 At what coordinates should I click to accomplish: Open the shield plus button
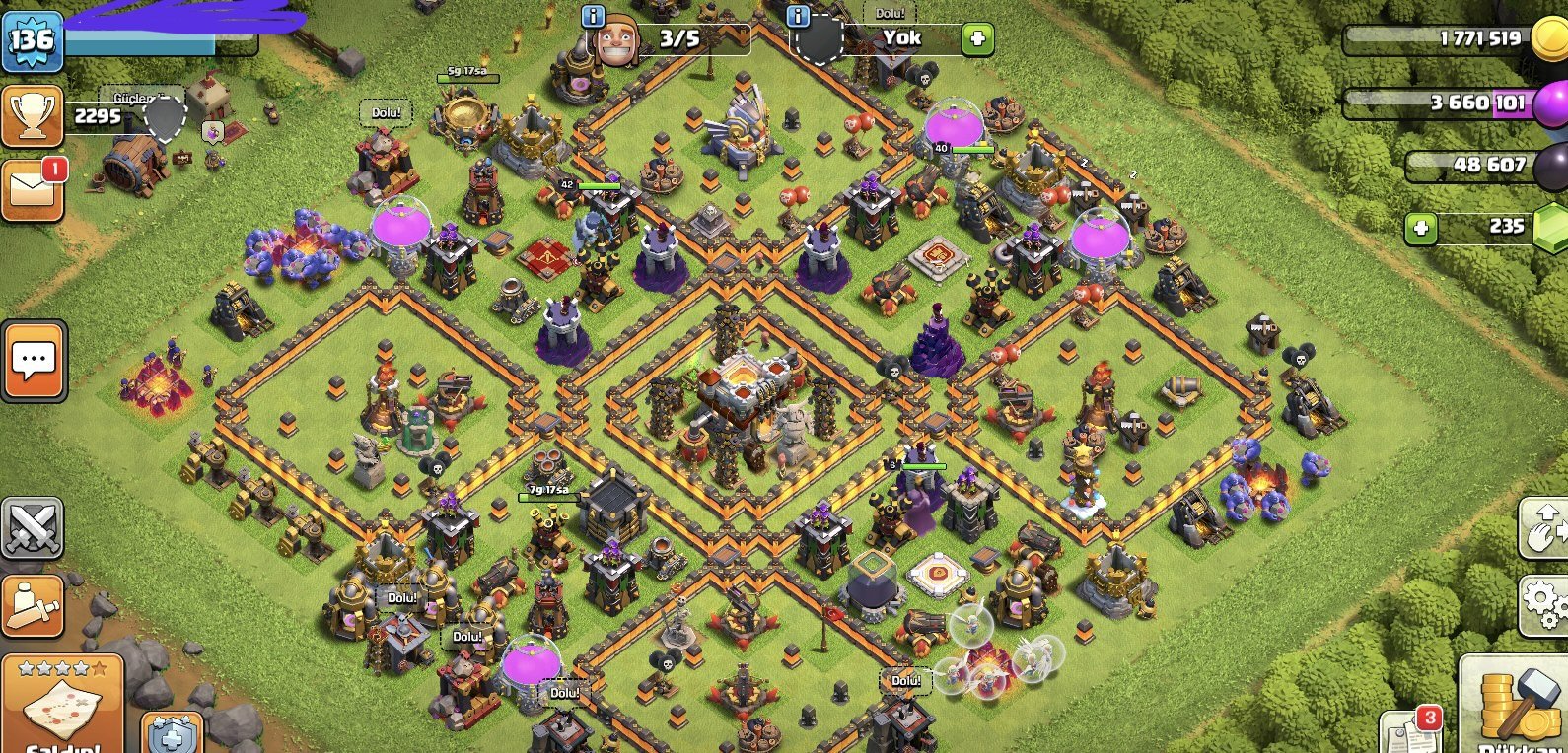[x=173, y=733]
